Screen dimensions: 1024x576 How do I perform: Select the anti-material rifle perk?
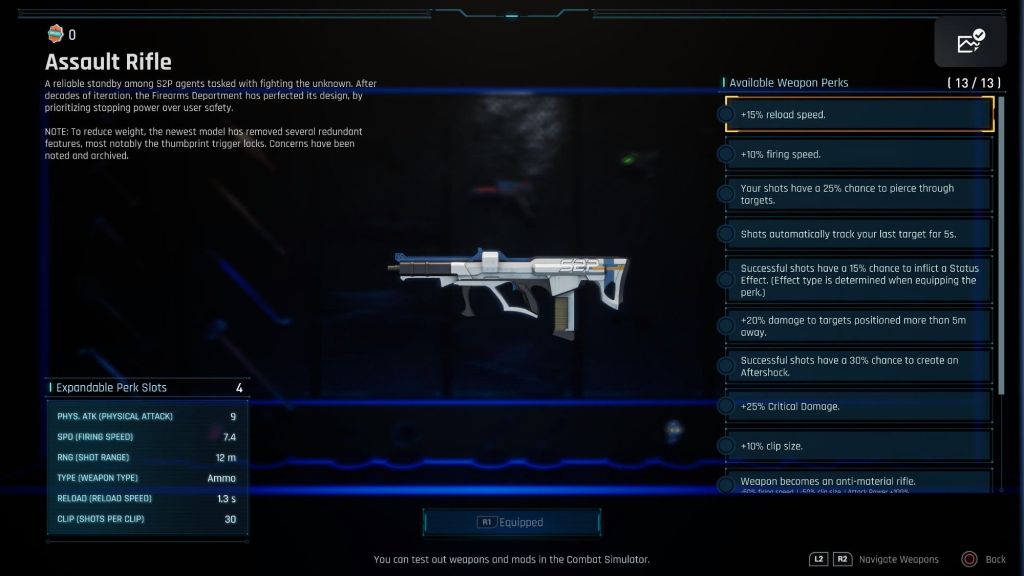pos(857,483)
